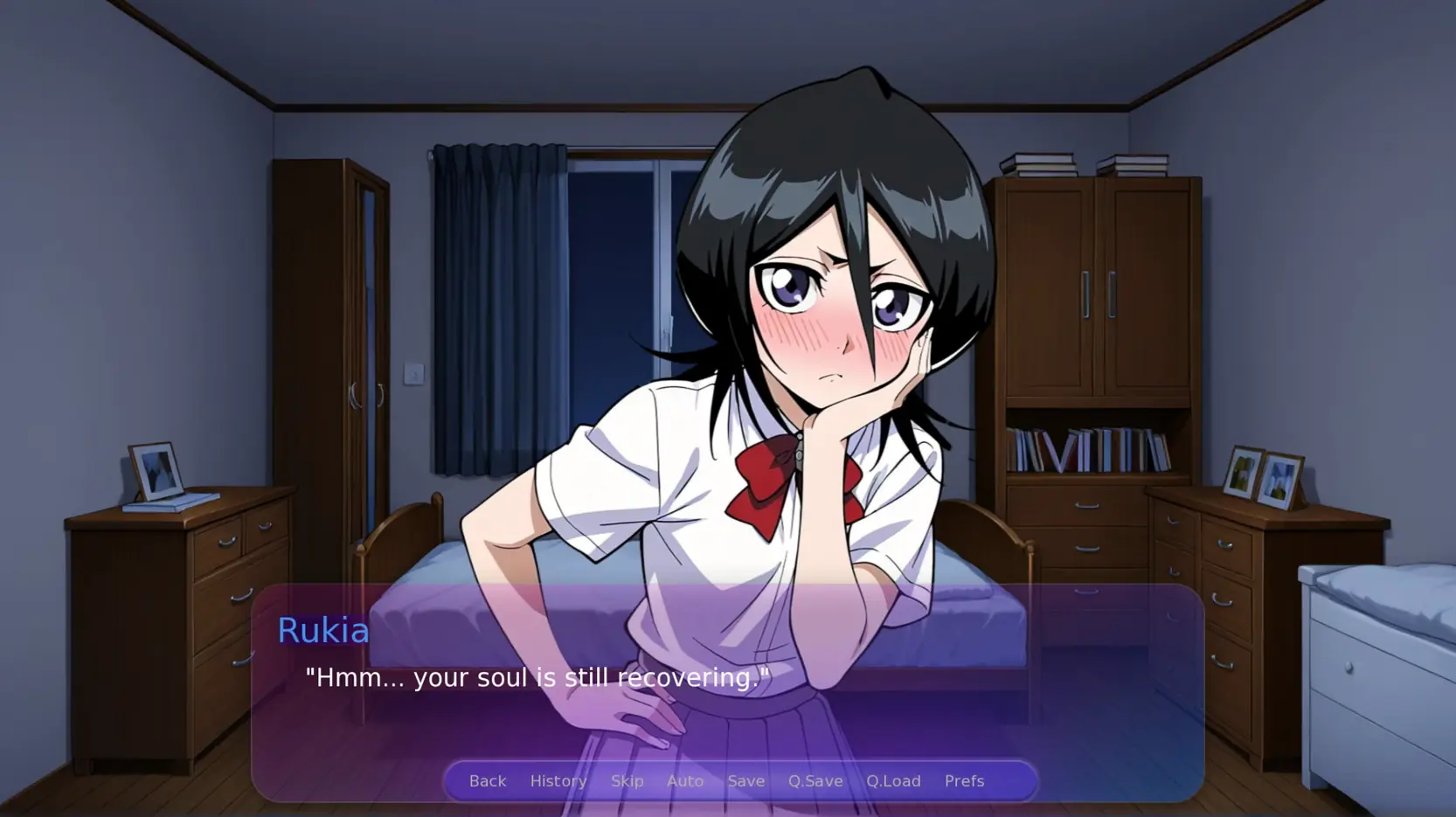Quick save with Q.Save
Viewport: 1456px width, 817px height.
point(815,780)
